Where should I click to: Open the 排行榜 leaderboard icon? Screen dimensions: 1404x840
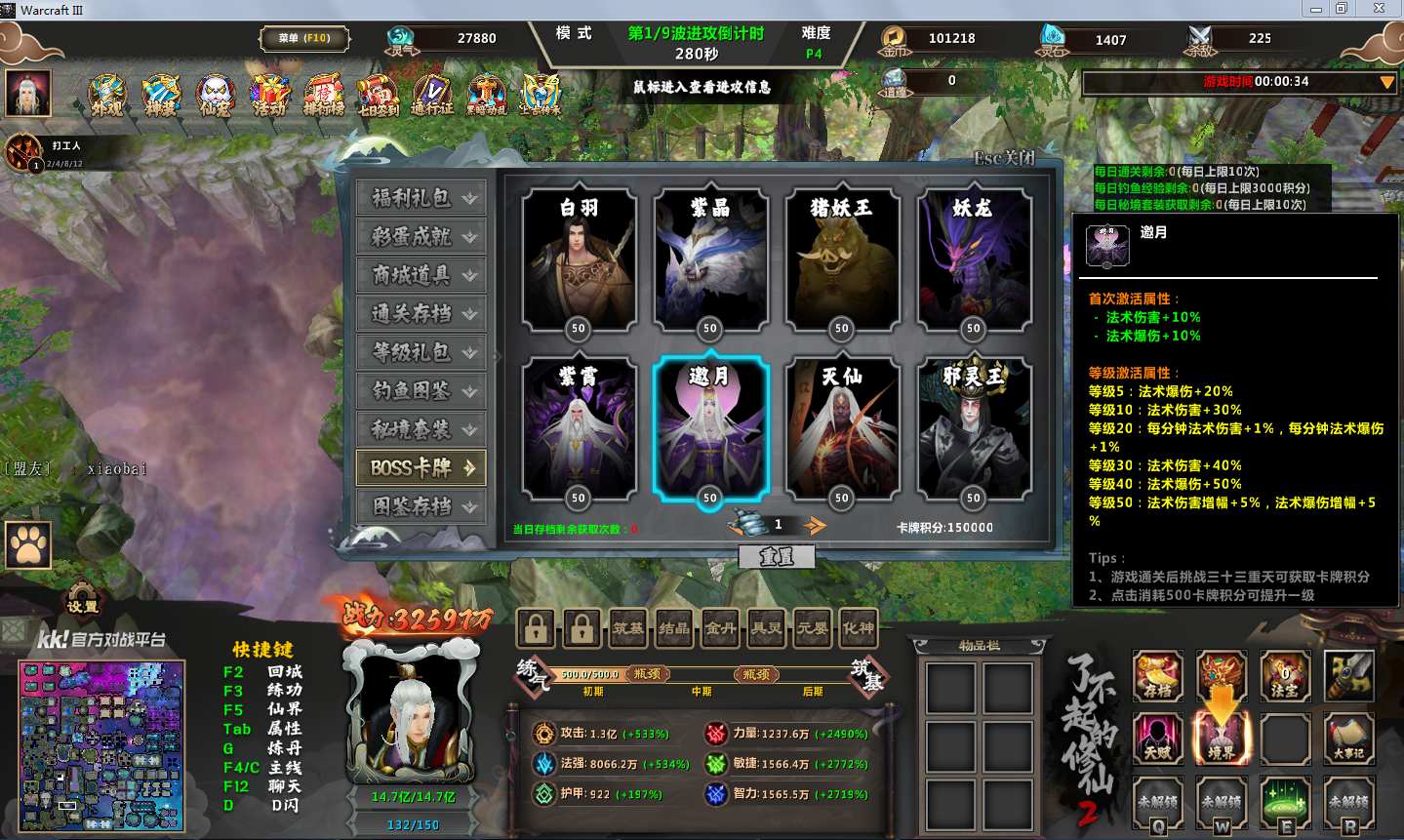pyautogui.click(x=323, y=96)
